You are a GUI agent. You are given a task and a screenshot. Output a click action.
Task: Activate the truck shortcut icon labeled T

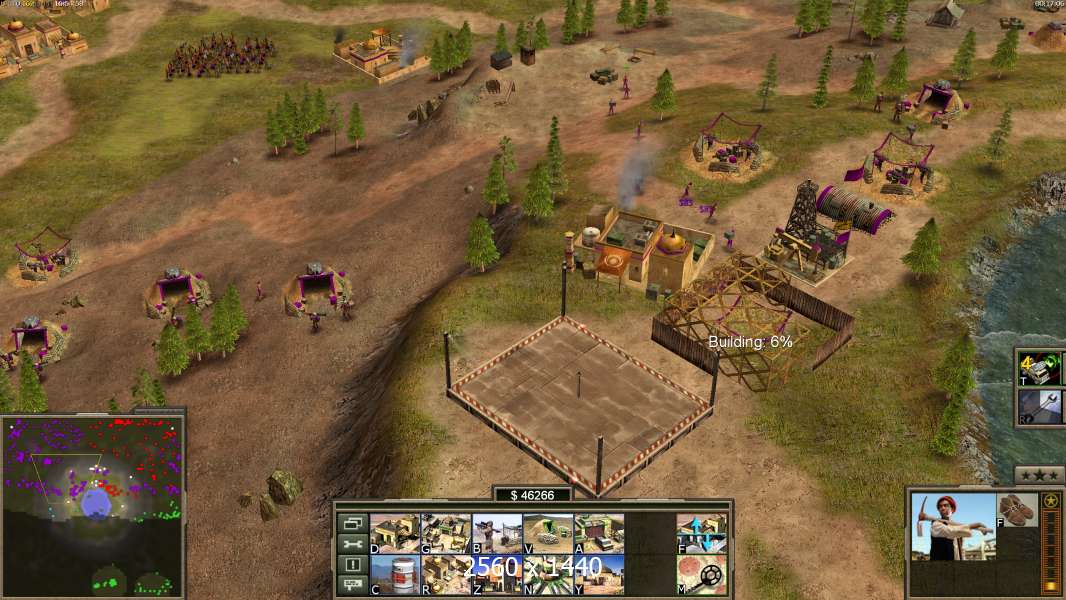(x=1040, y=368)
